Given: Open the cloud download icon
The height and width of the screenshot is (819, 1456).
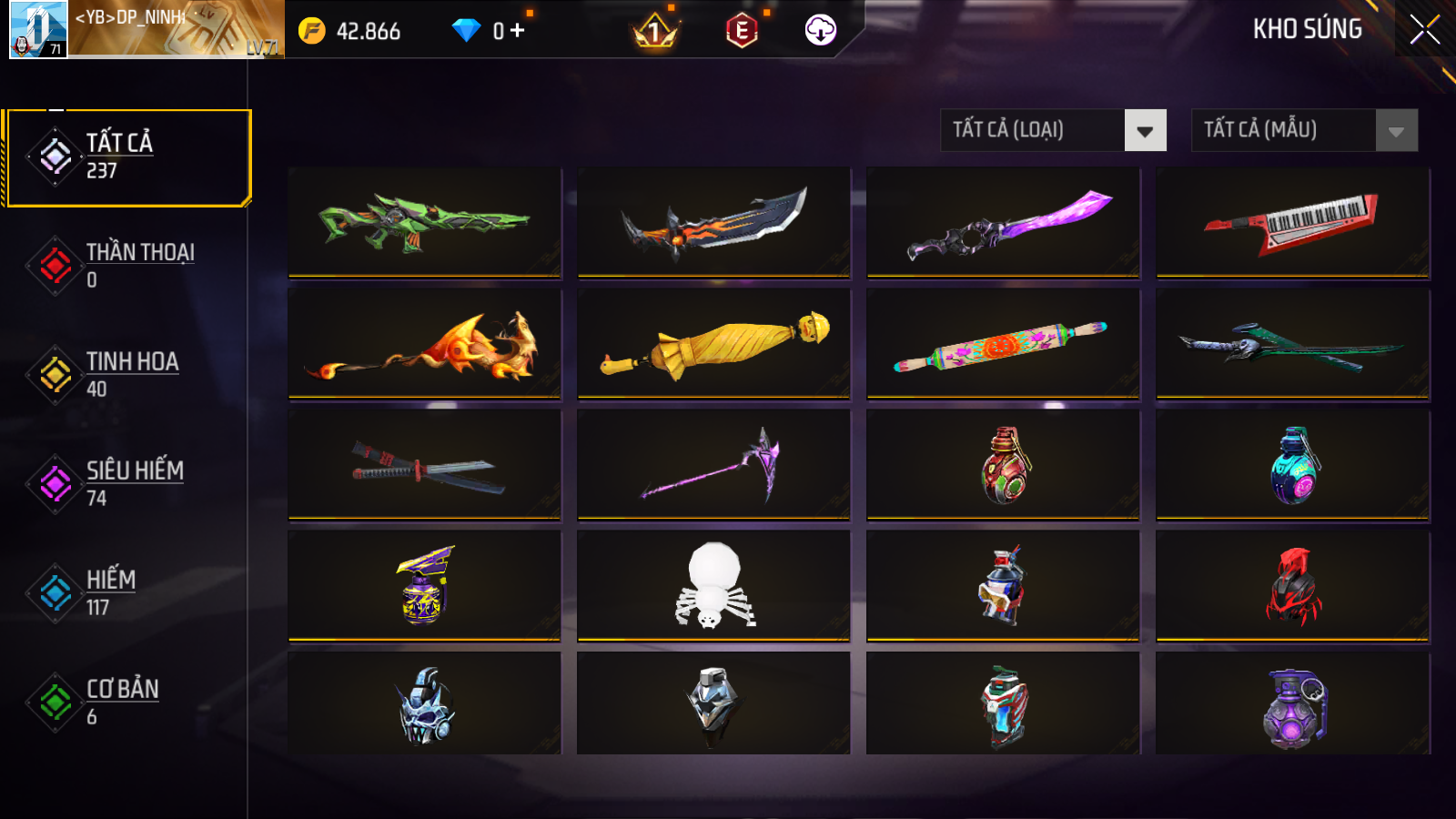Looking at the screenshot, I should coord(820,30).
